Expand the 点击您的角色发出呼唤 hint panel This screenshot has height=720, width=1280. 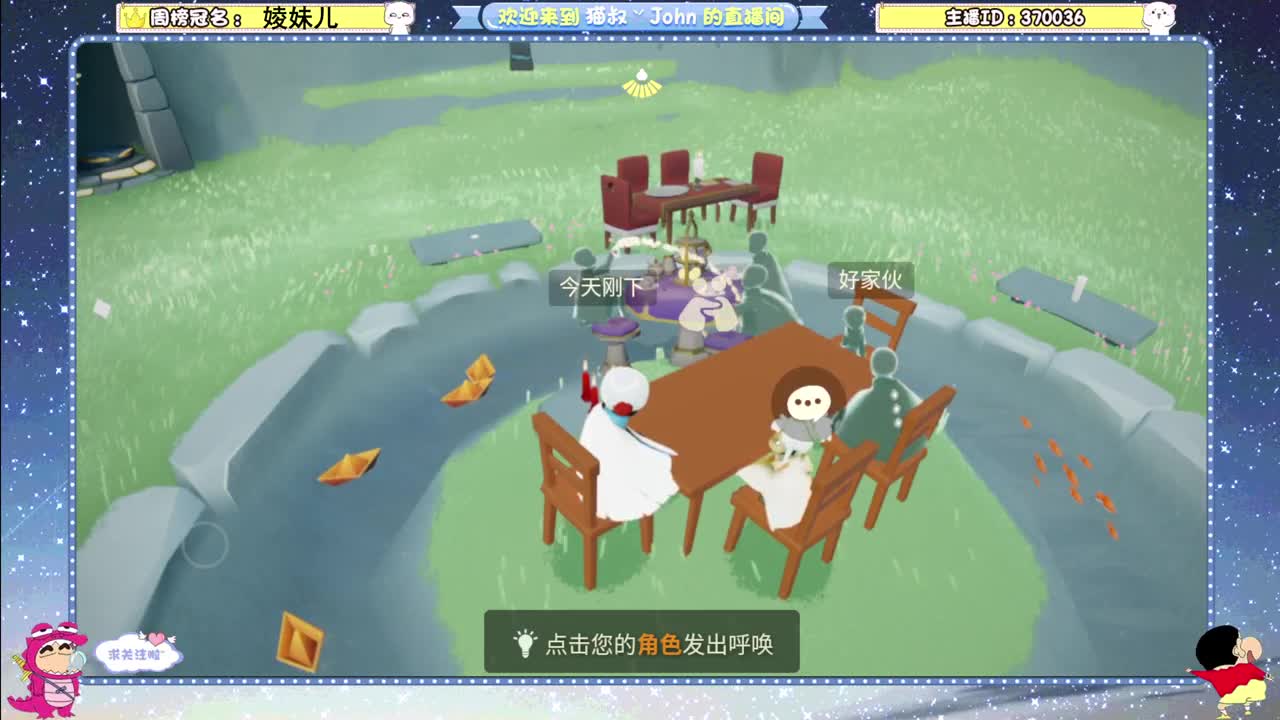(640, 645)
